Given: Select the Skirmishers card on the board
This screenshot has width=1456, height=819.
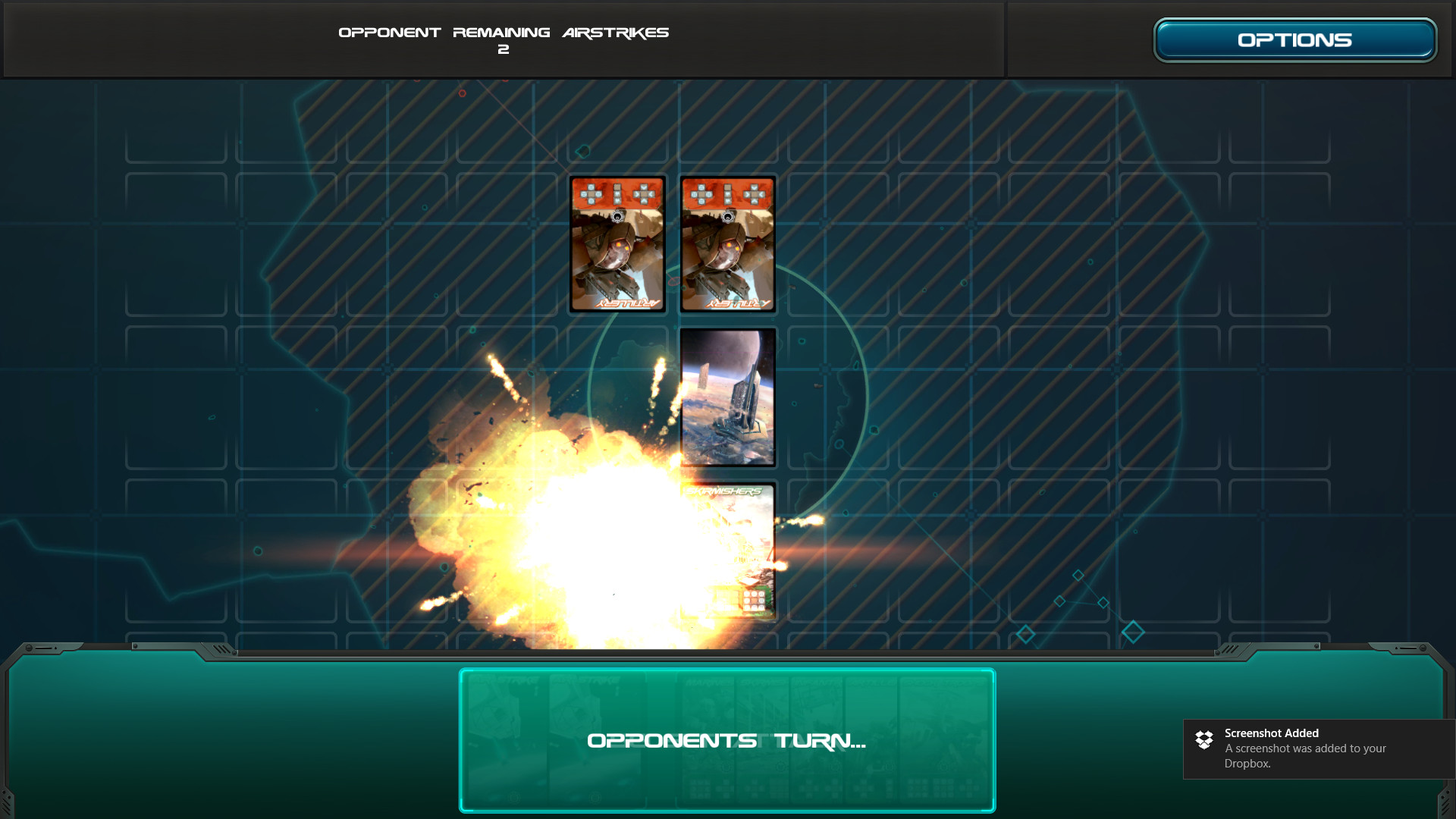Looking at the screenshot, I should 727,550.
